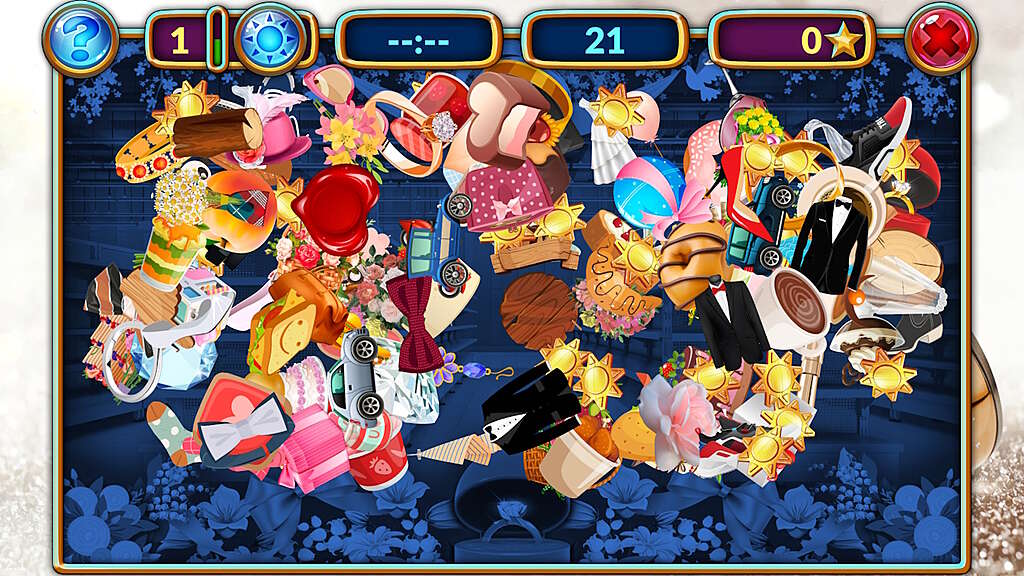Close the level with the red X
Image resolution: width=1024 pixels, height=576 pixels.
click(x=940, y=40)
